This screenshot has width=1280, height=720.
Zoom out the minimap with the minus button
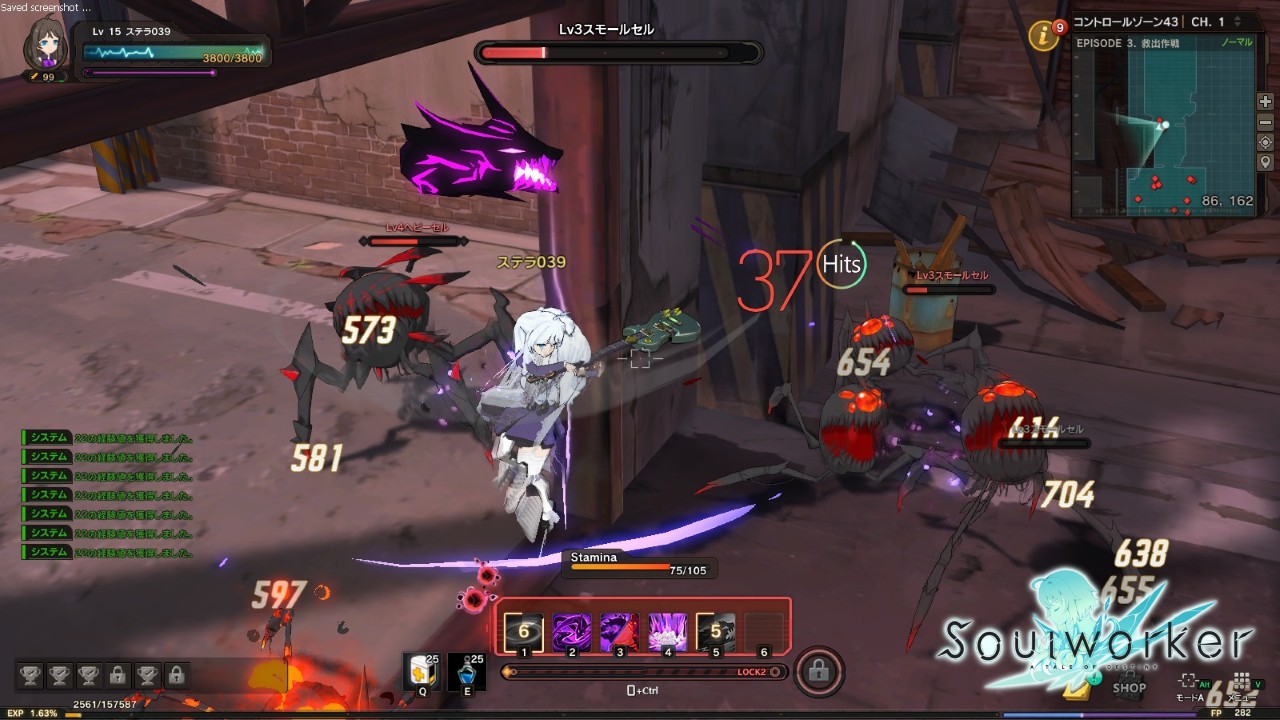pos(1265,122)
